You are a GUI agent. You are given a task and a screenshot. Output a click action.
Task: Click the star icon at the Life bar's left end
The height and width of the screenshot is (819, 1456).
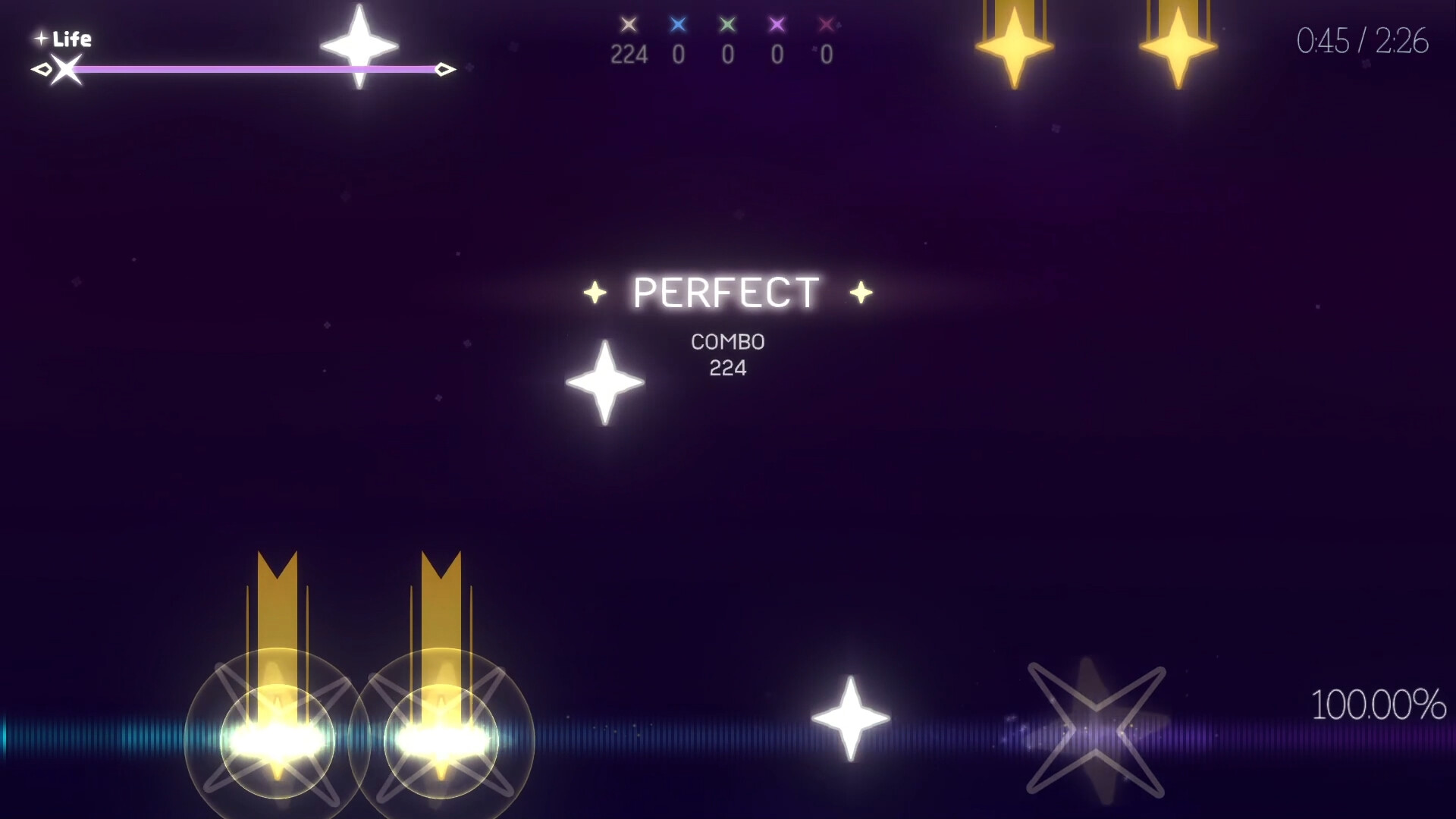pyautogui.click(x=64, y=71)
